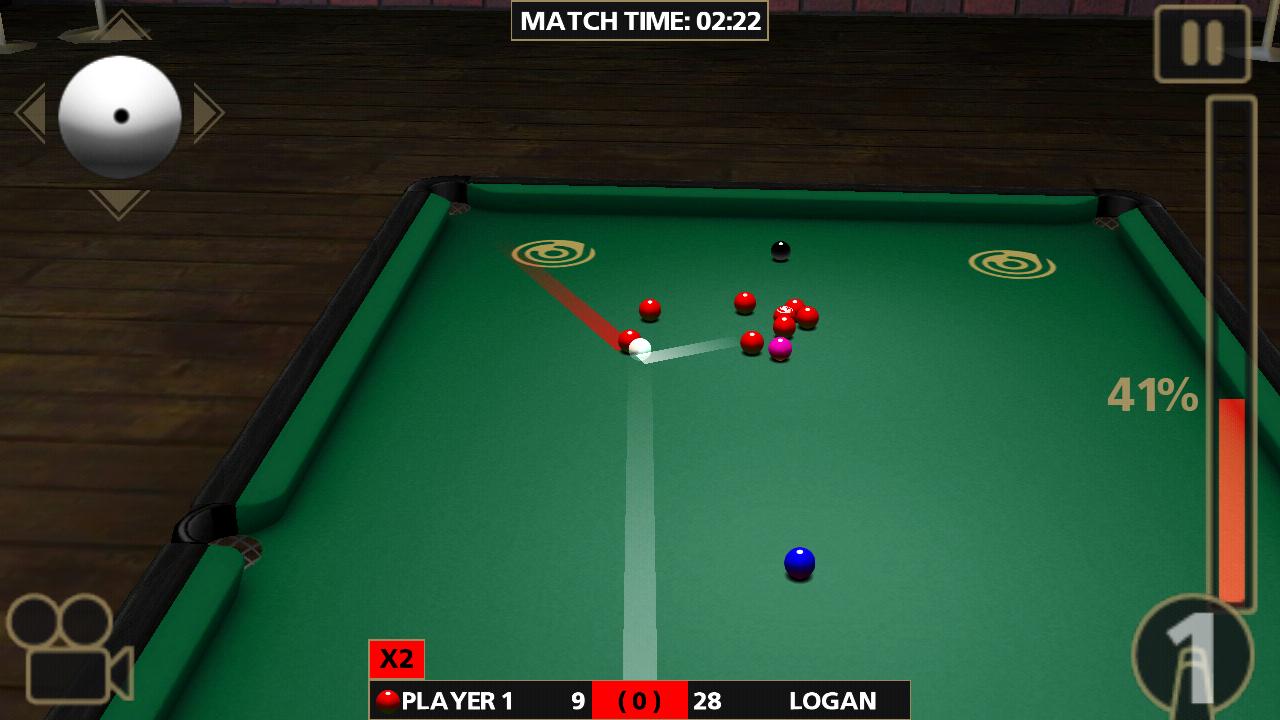Click the blue ball on the table
1280x720 pixels.
(x=799, y=563)
